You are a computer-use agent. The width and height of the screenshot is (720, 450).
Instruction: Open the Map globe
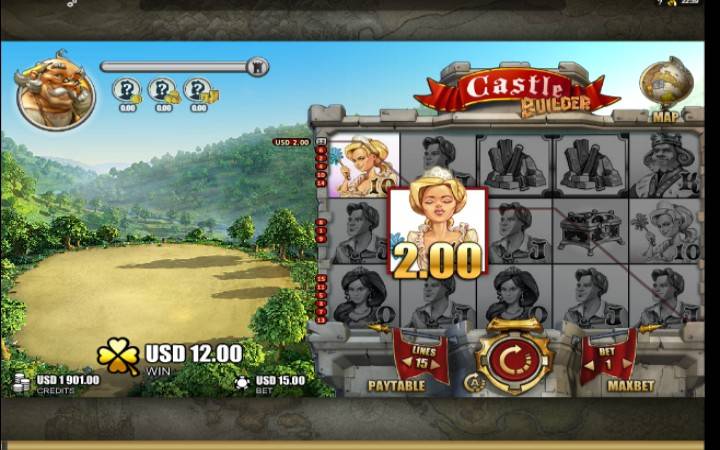[660, 85]
